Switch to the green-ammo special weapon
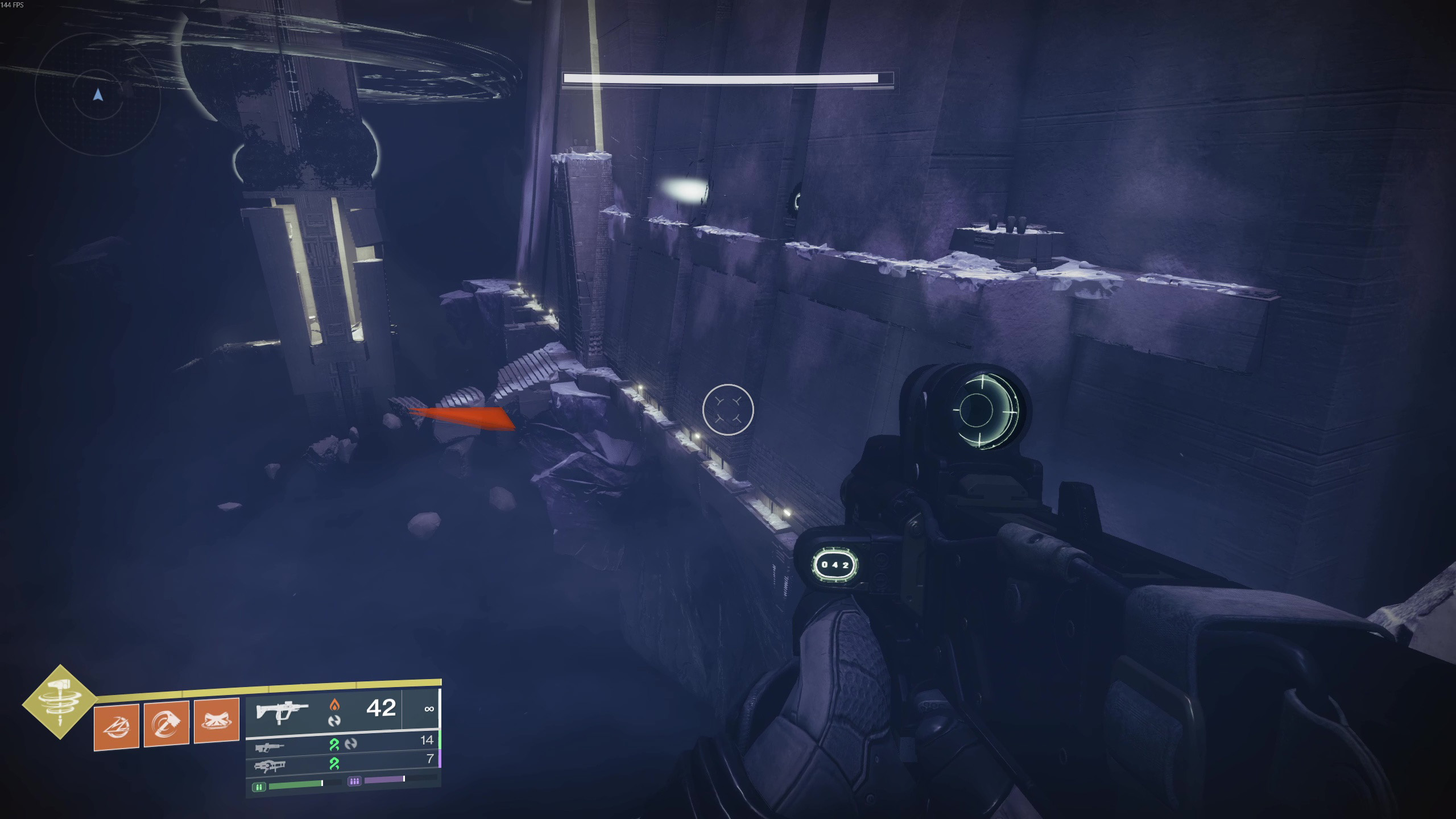This screenshot has width=1456, height=819. click(x=270, y=747)
